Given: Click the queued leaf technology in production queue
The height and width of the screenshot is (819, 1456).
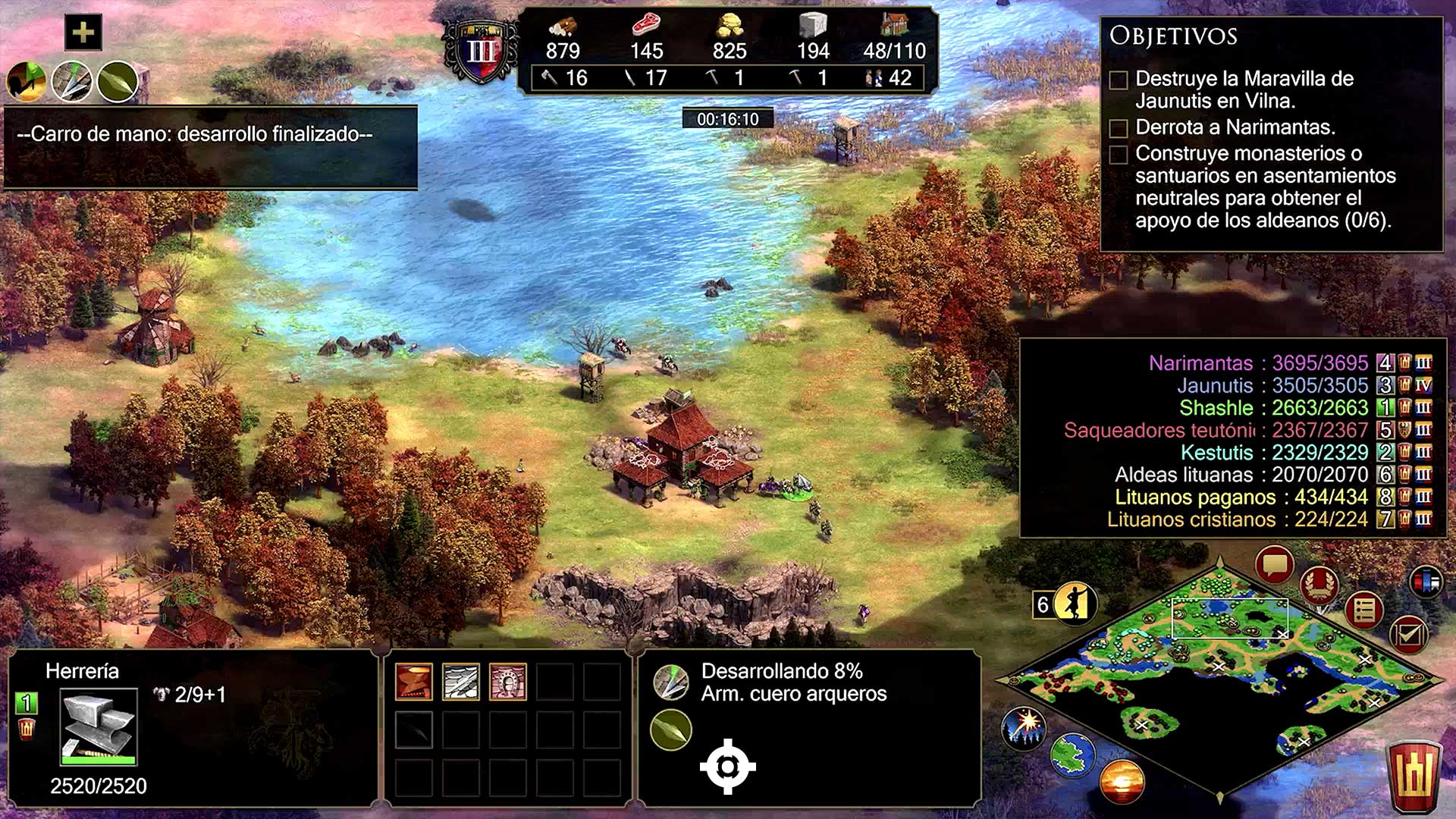Looking at the screenshot, I should click(x=671, y=730).
